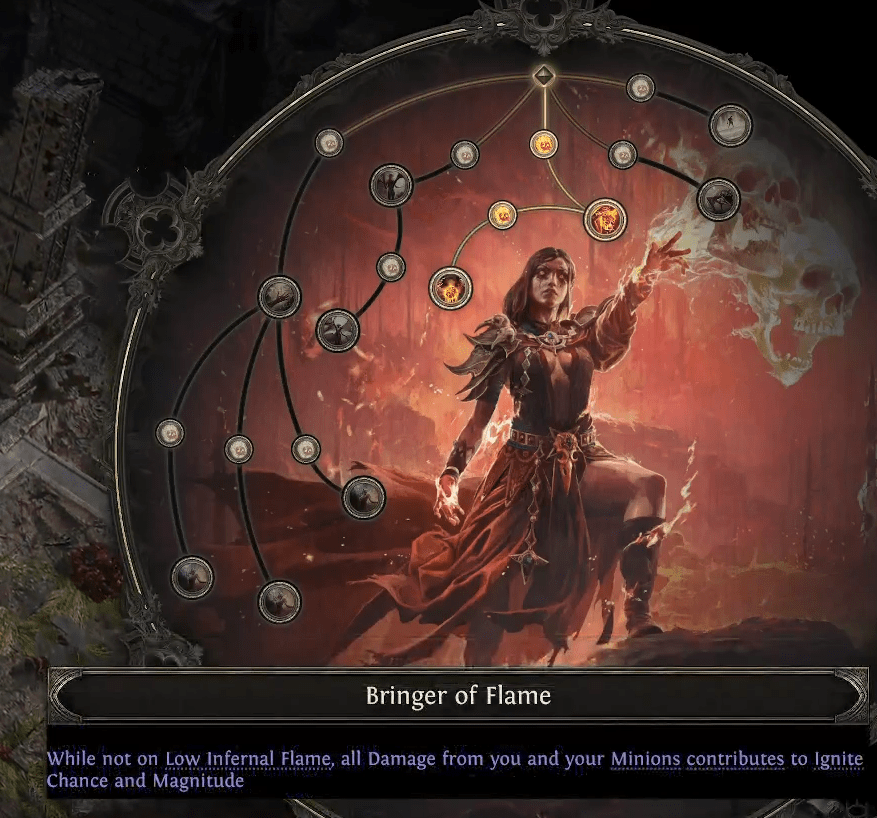
Task: Allocate the pale large node showing a standing figure
Action: 730,125
